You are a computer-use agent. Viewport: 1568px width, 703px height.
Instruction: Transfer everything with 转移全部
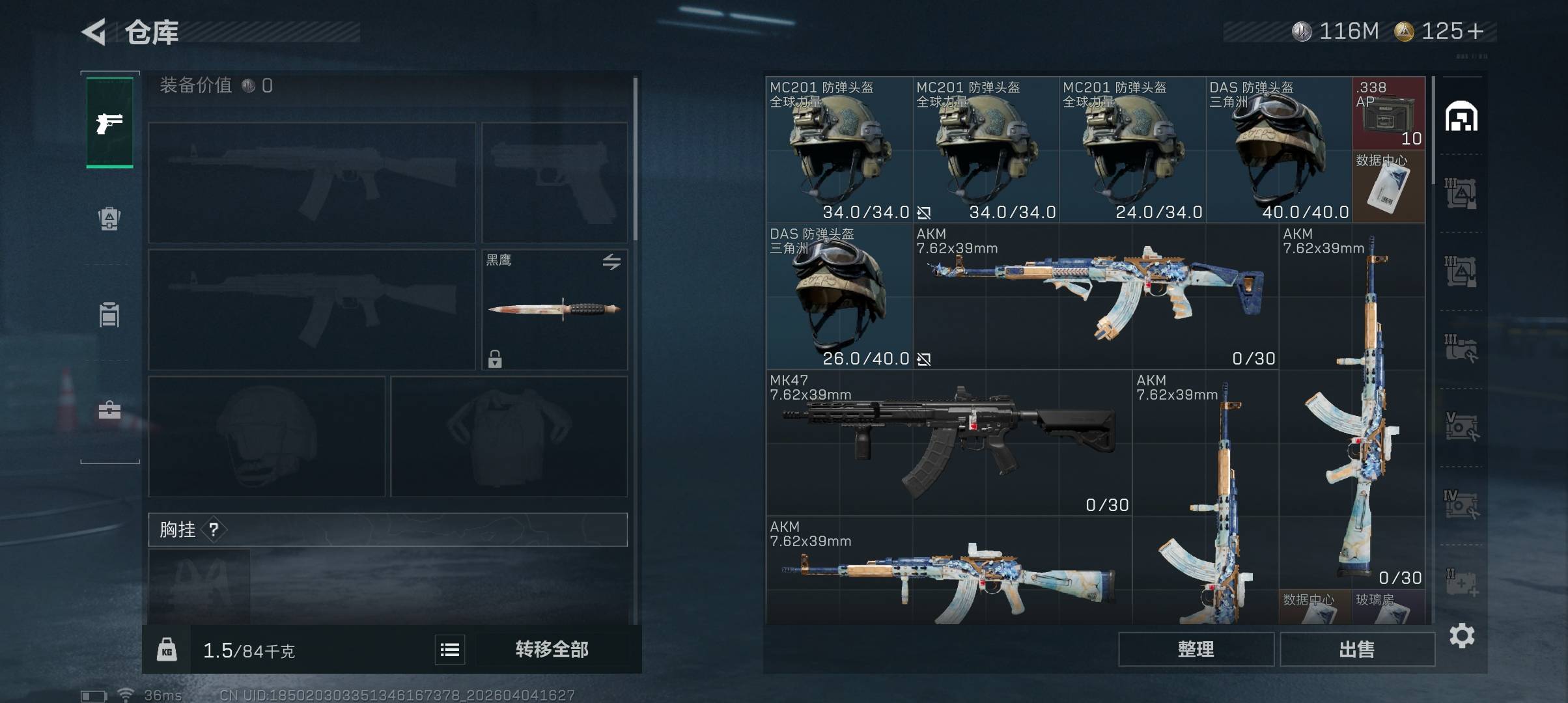tap(552, 650)
